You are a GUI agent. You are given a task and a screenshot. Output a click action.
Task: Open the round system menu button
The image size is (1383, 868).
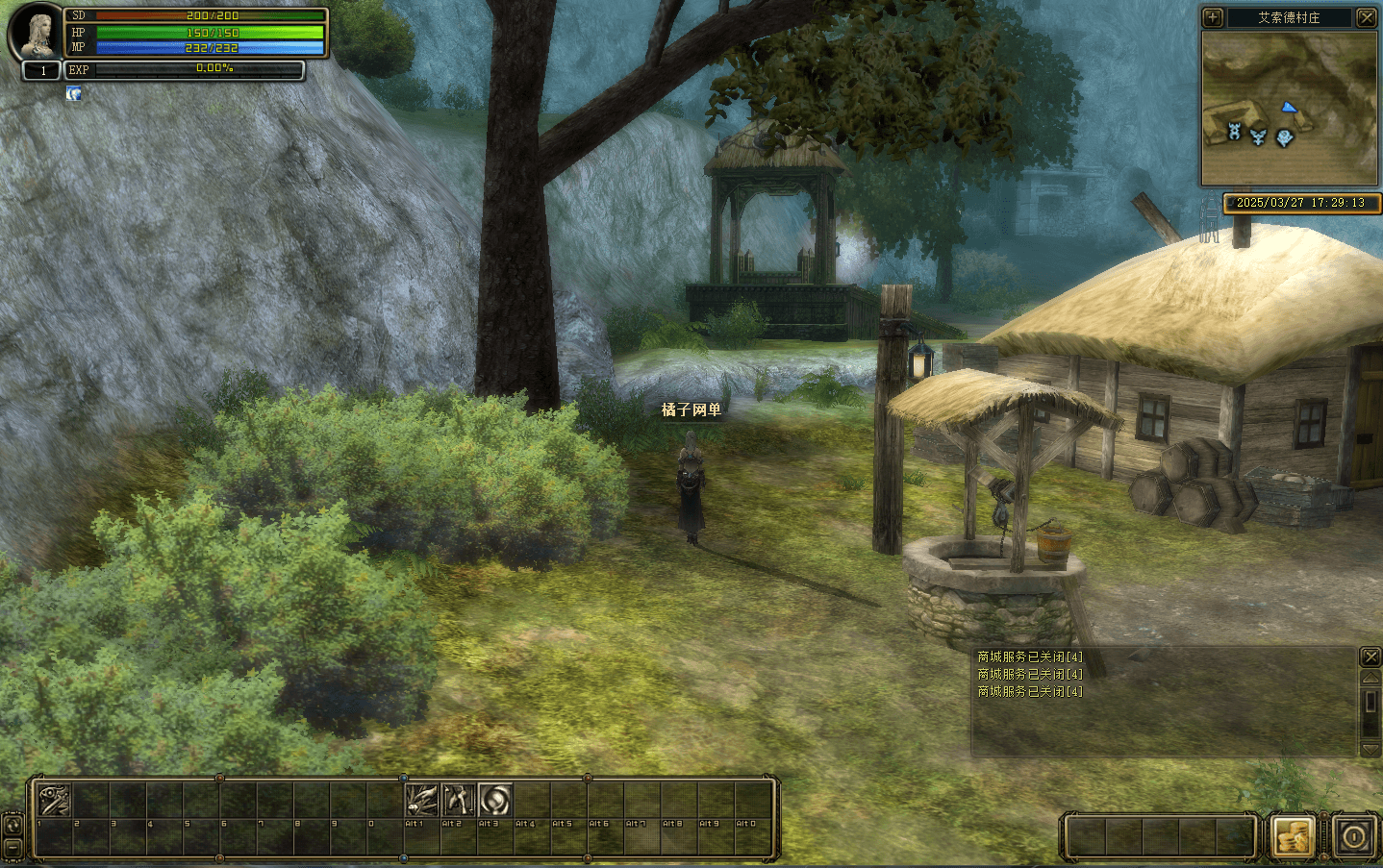coord(1354,836)
